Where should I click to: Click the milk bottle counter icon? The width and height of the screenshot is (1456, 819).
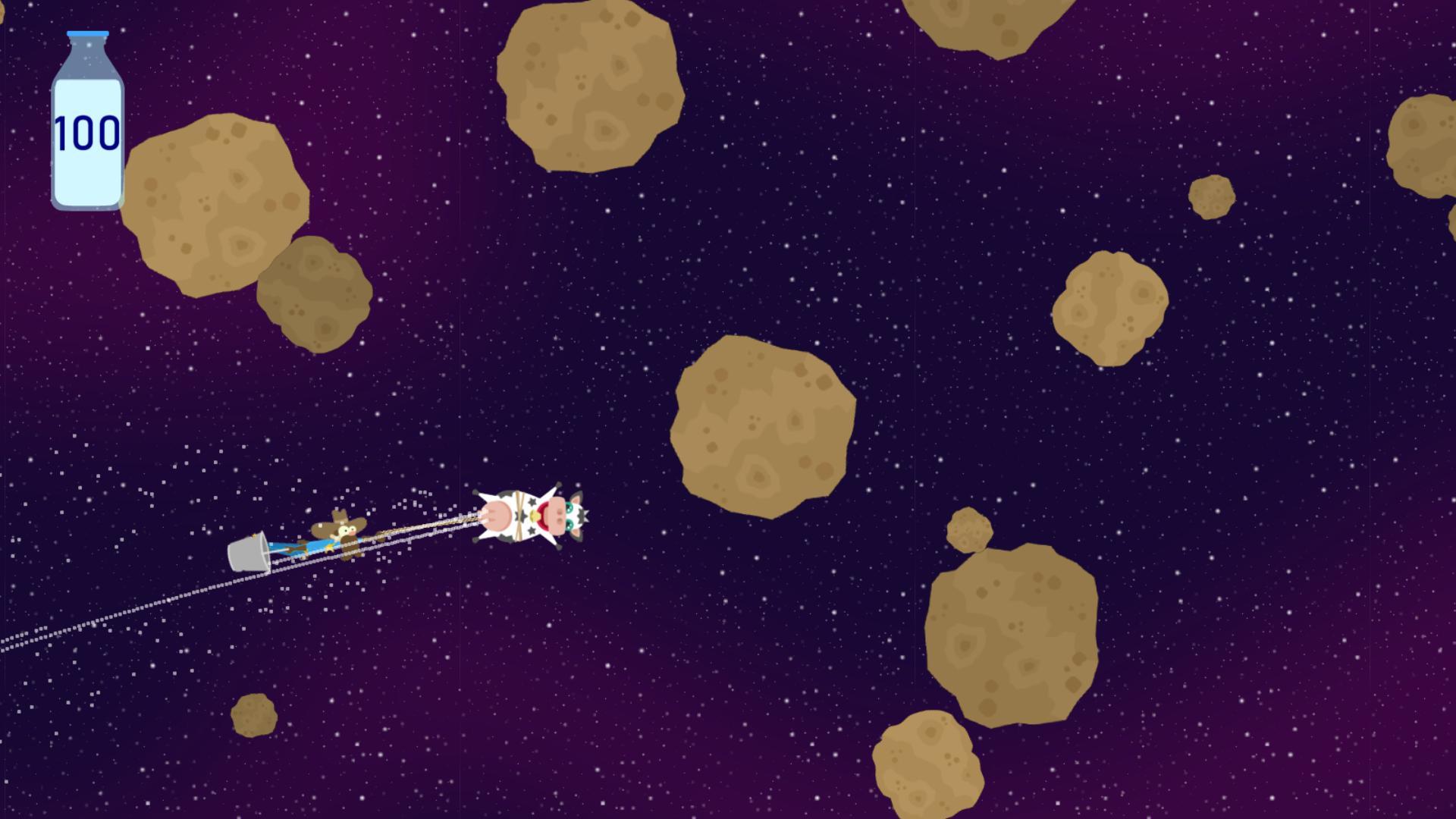(87, 121)
